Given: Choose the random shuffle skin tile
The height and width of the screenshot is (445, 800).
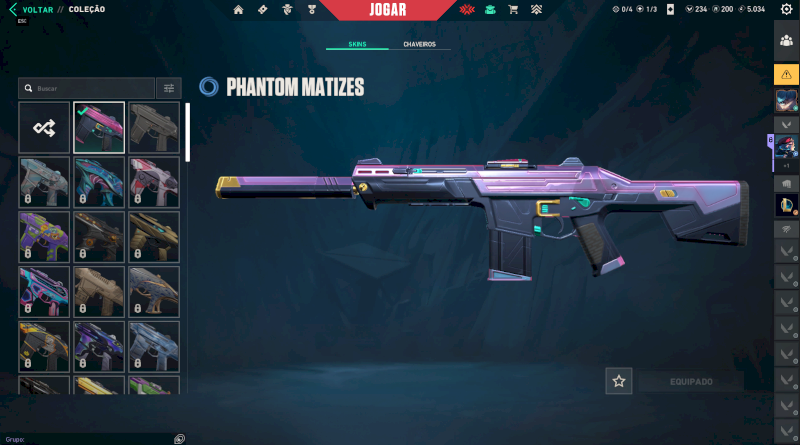Looking at the screenshot, I should [44, 127].
